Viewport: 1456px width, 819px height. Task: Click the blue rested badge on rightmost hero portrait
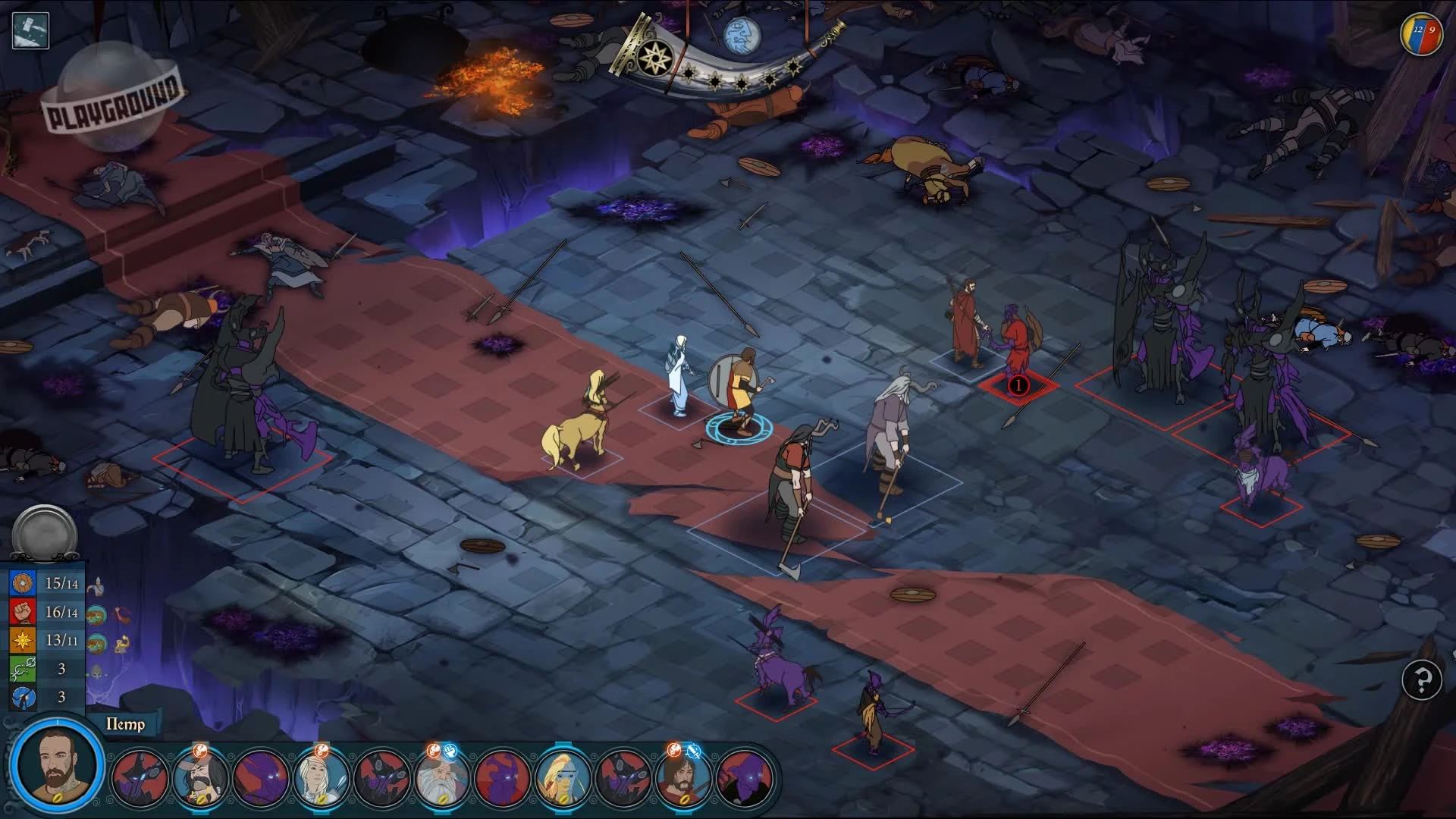pyautogui.click(x=692, y=751)
